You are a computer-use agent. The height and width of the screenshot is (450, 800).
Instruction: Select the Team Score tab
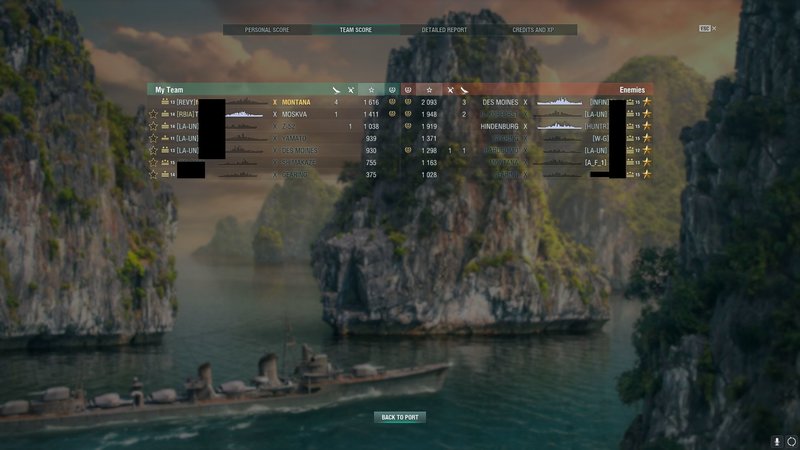click(x=356, y=30)
